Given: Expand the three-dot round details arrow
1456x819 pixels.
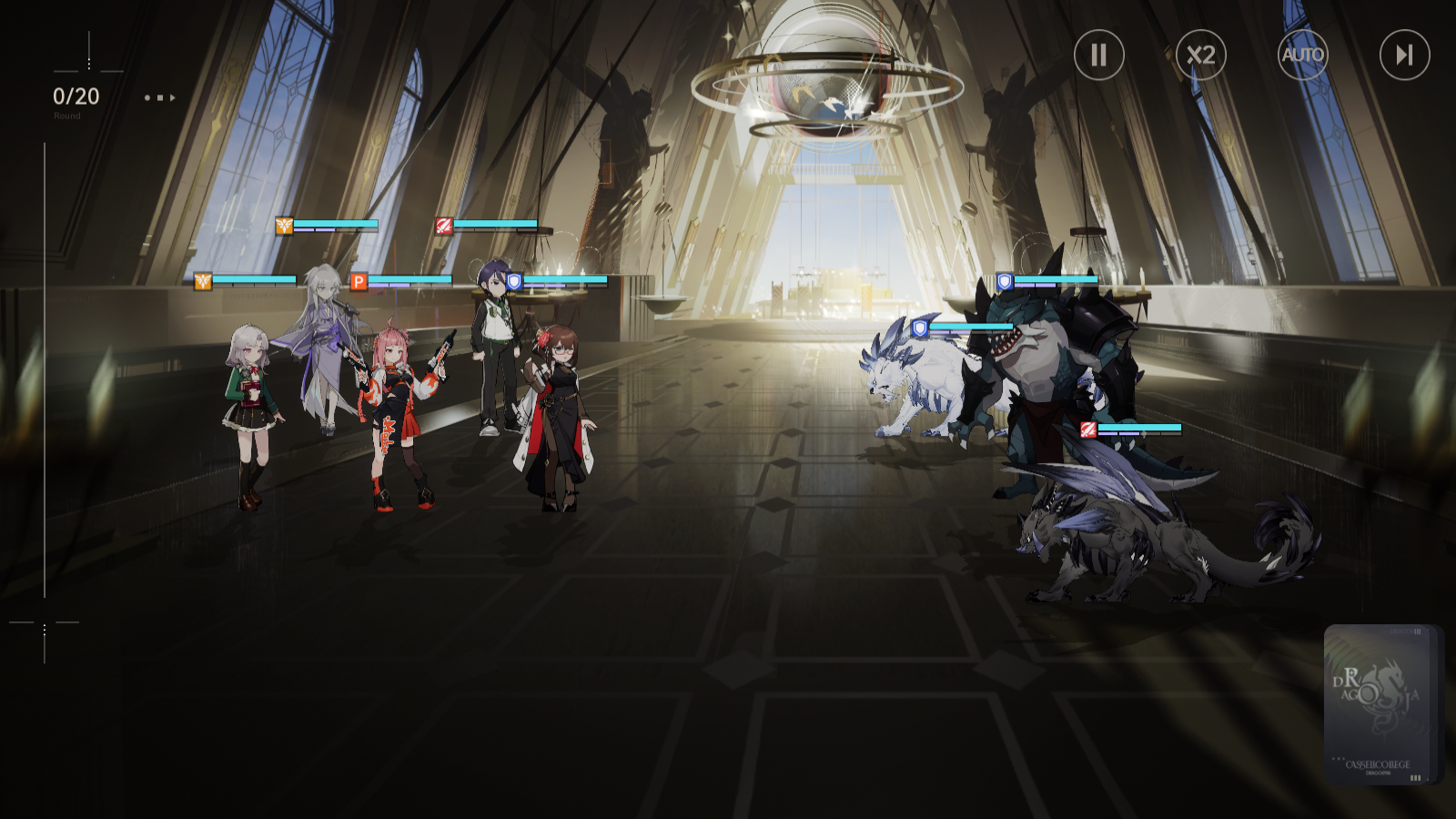Looking at the screenshot, I should [160, 97].
